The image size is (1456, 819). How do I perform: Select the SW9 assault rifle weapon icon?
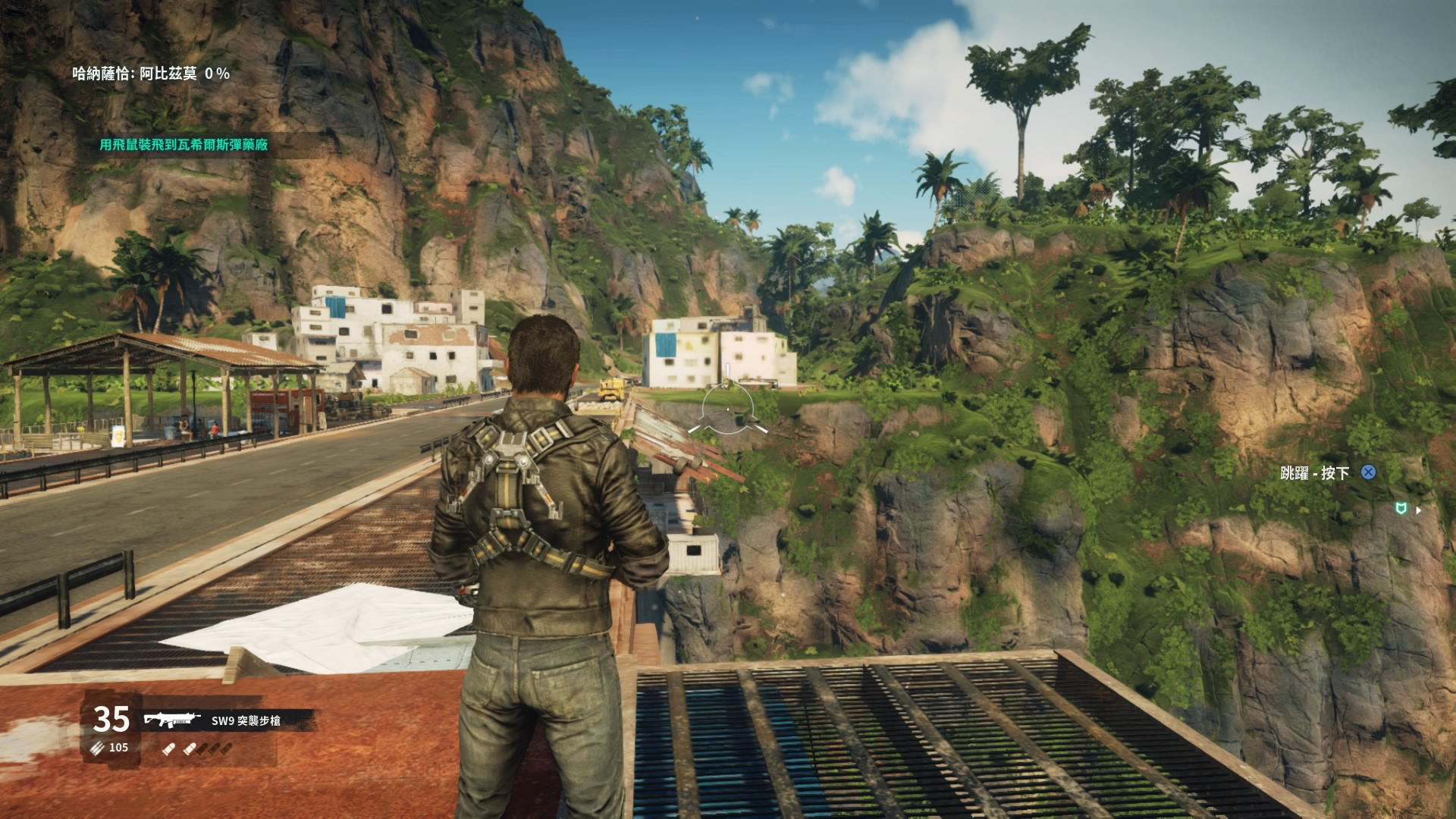click(x=172, y=719)
